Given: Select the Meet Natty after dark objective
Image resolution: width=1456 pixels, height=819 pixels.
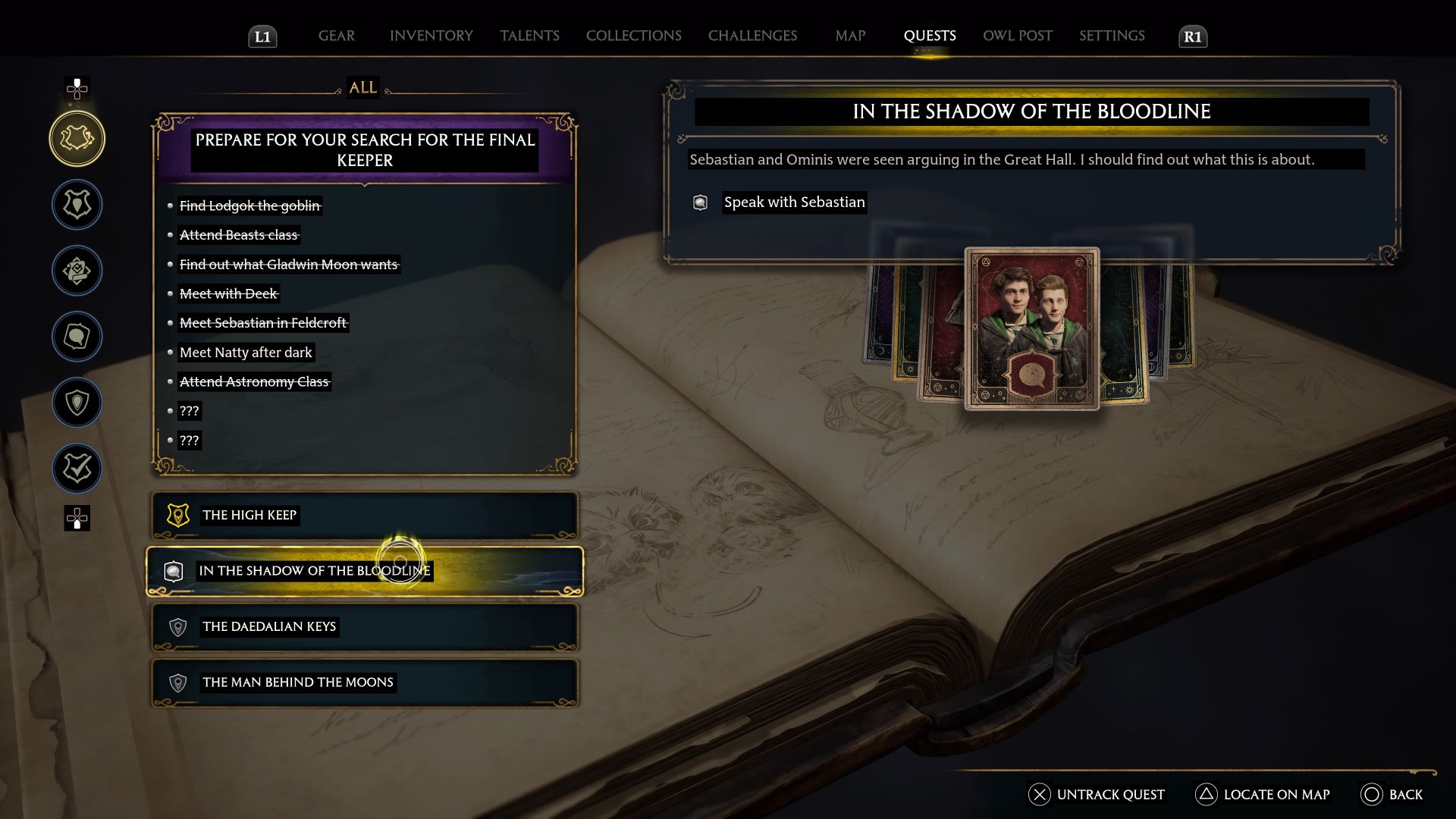Looking at the screenshot, I should (246, 352).
